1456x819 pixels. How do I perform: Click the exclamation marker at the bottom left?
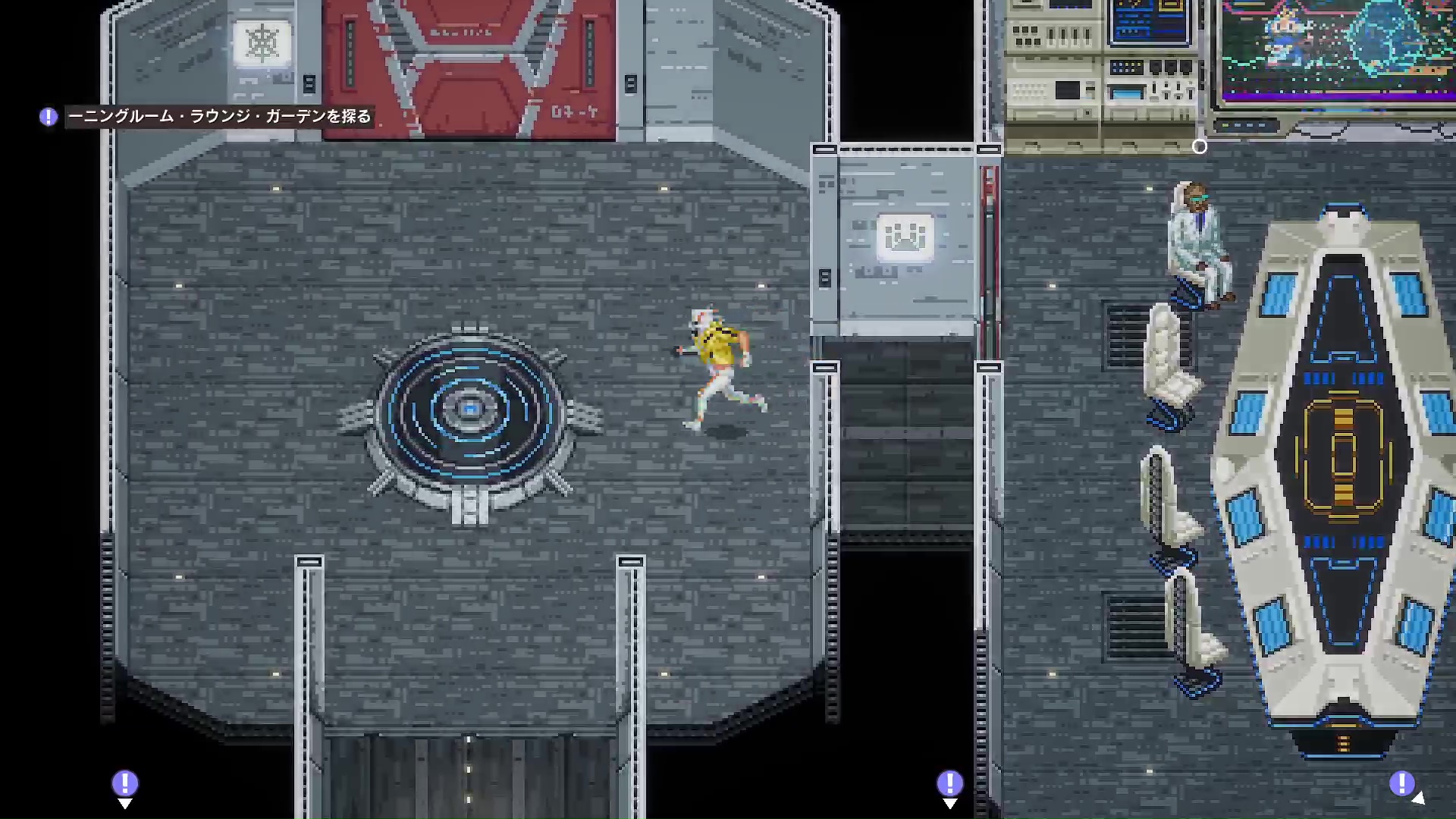pos(125,782)
